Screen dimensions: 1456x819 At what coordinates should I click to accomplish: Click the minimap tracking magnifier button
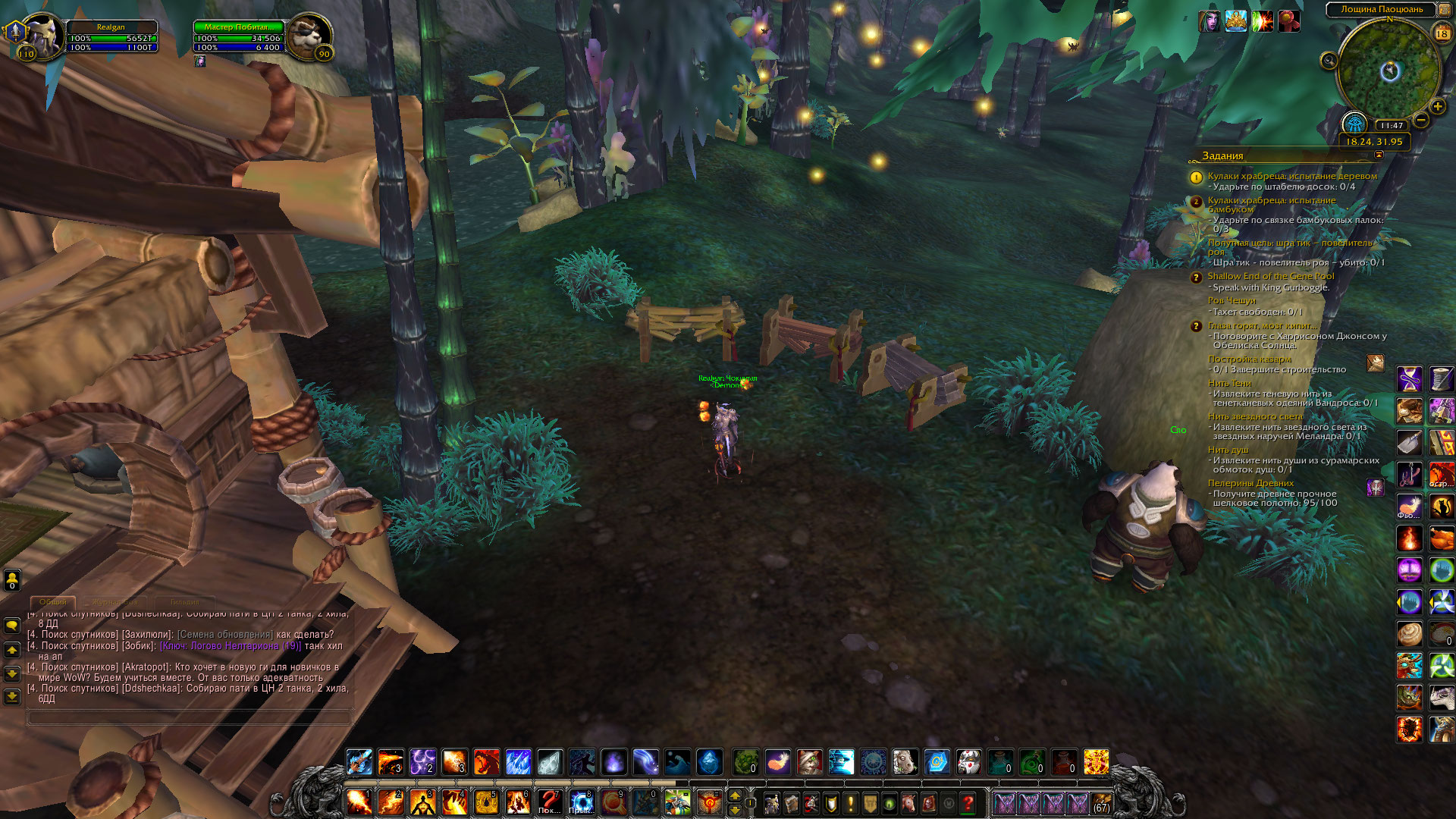tap(1329, 61)
